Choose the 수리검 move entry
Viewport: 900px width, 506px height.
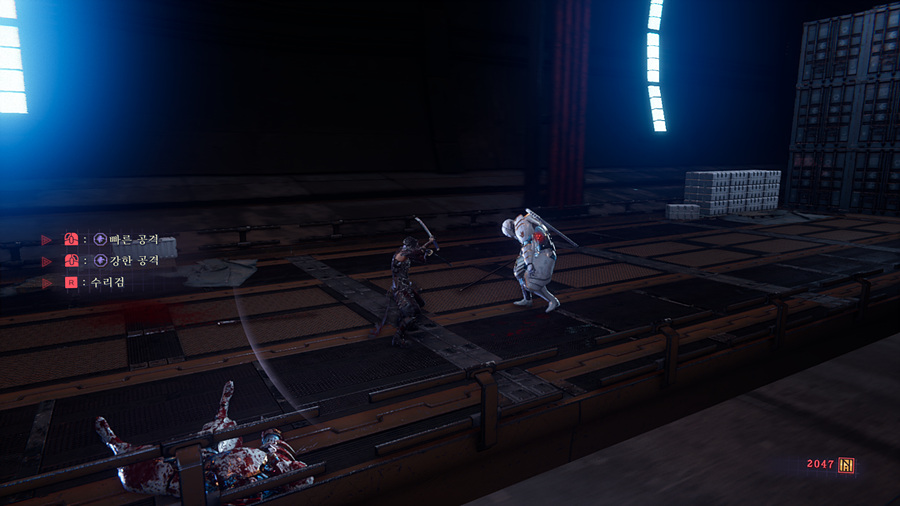(110, 283)
